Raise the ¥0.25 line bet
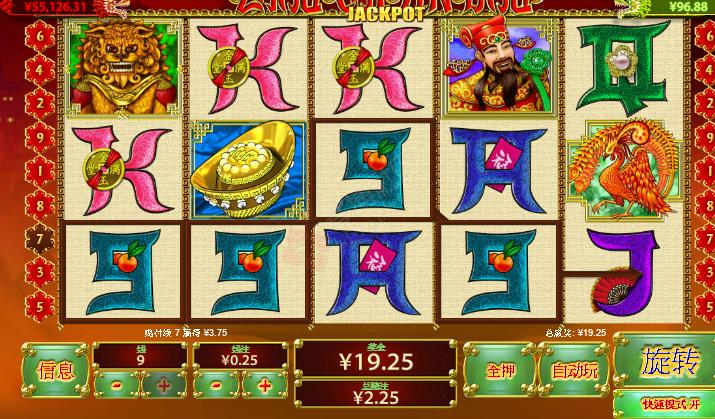The width and height of the screenshot is (715, 419). 264,385
